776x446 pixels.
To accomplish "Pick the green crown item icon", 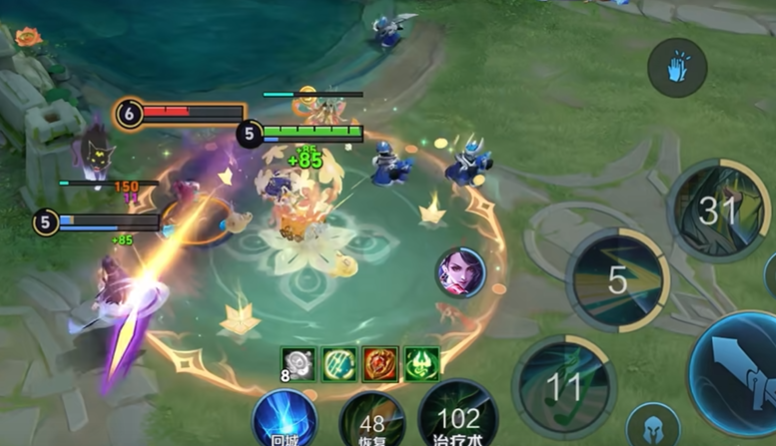I will point(421,364).
